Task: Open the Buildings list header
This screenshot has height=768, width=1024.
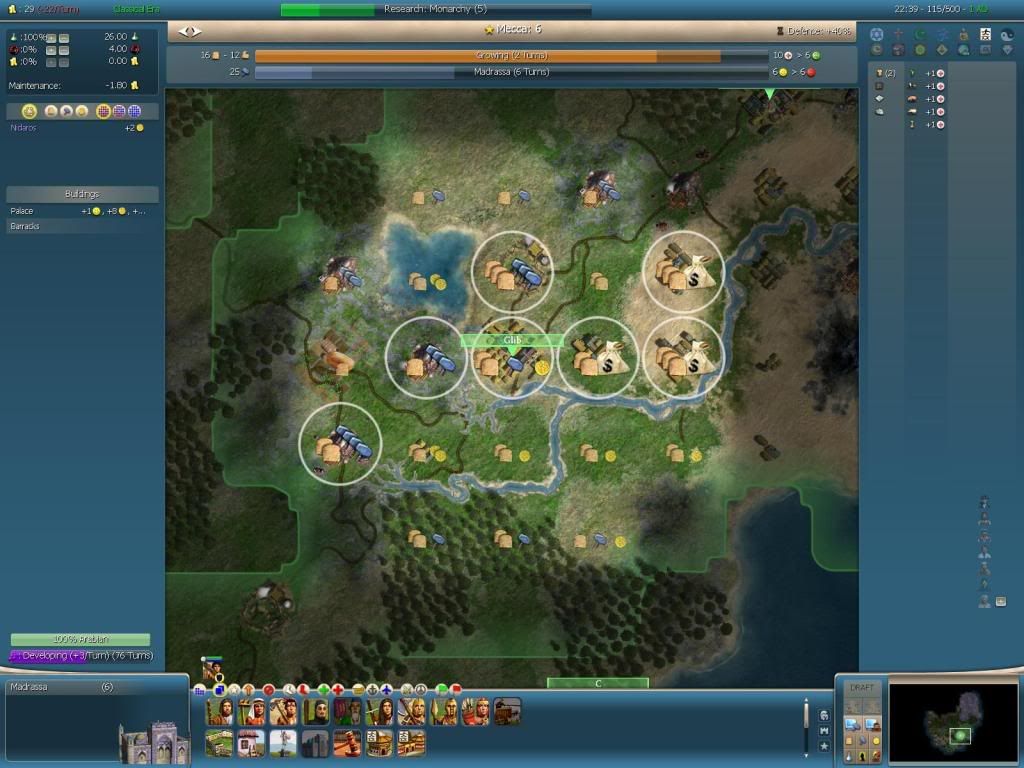Action: point(82,194)
